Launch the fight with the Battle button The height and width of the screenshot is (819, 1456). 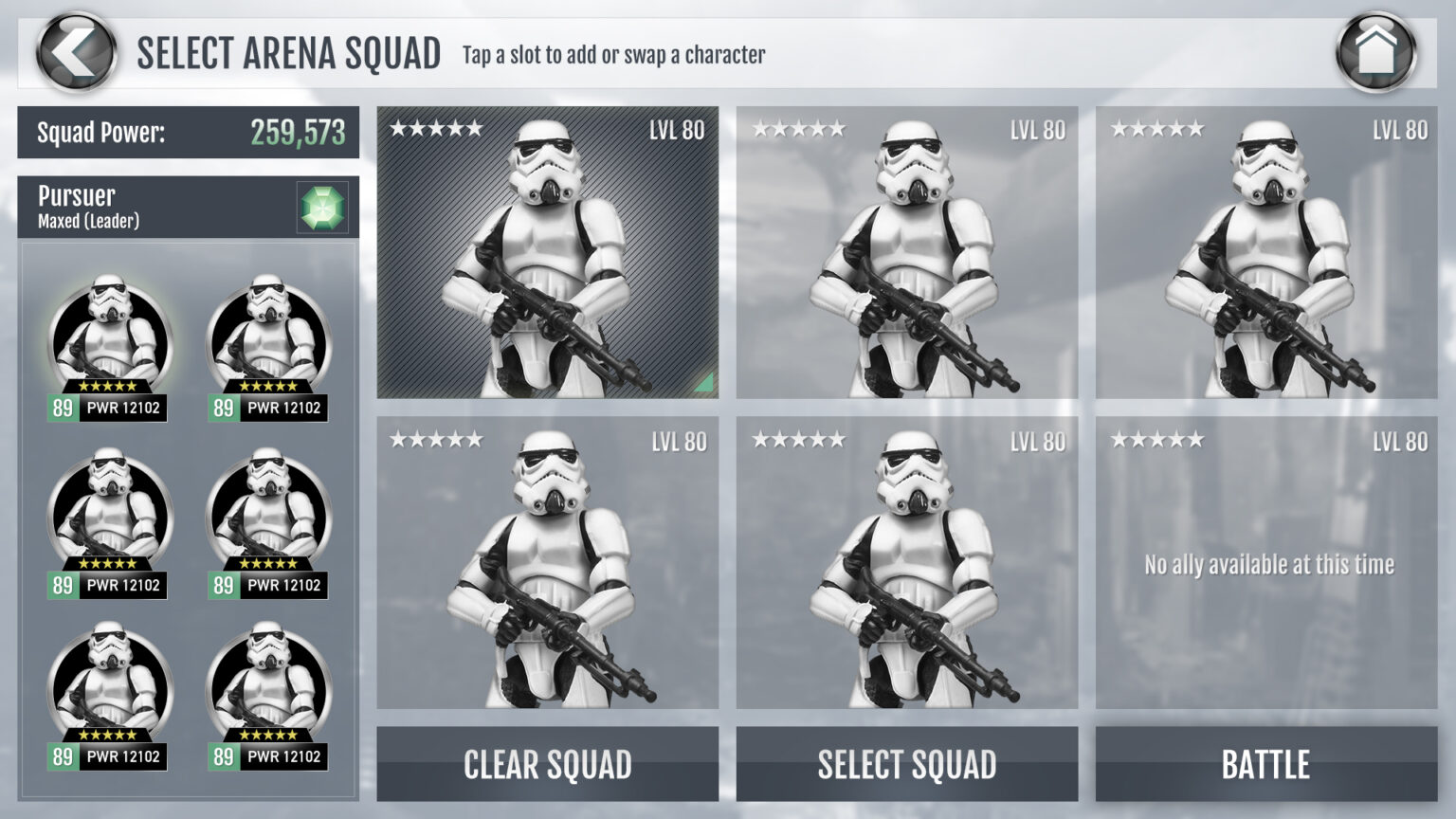tap(1265, 763)
